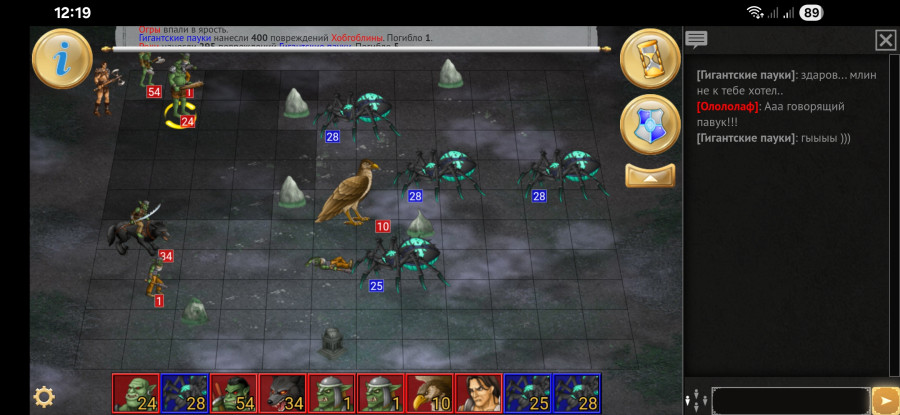900x415 pixels.
Task: Select the spider portrait with 25
Action: click(527, 394)
